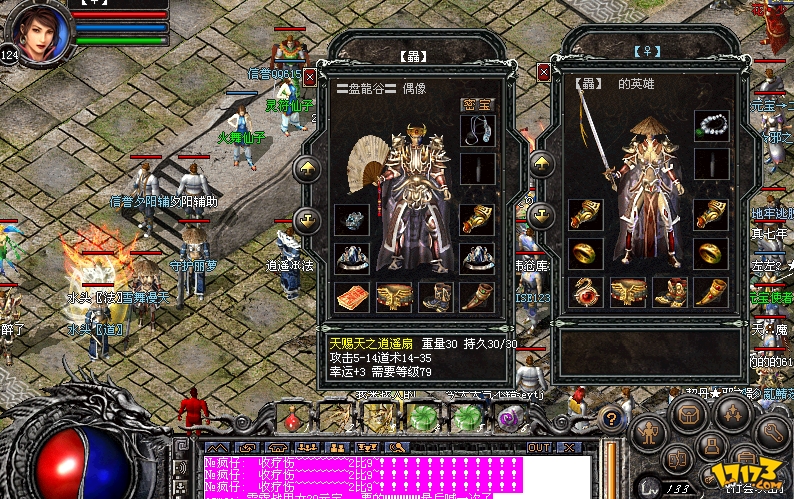The height and width of the screenshot is (499, 794).
Task: Select the dark helmet slot in 偶像 panel
Action: [352, 219]
